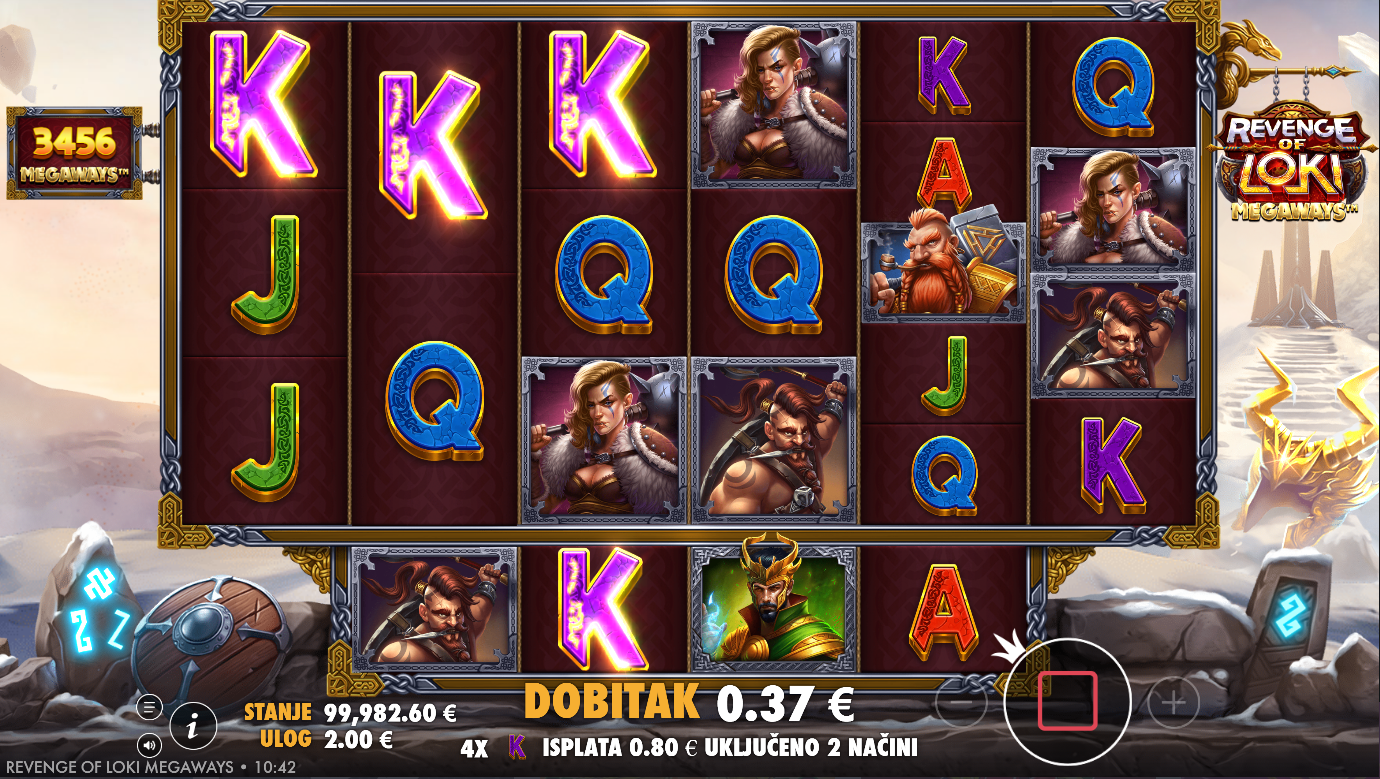
Task: Open the game info paytable
Action: tap(194, 721)
